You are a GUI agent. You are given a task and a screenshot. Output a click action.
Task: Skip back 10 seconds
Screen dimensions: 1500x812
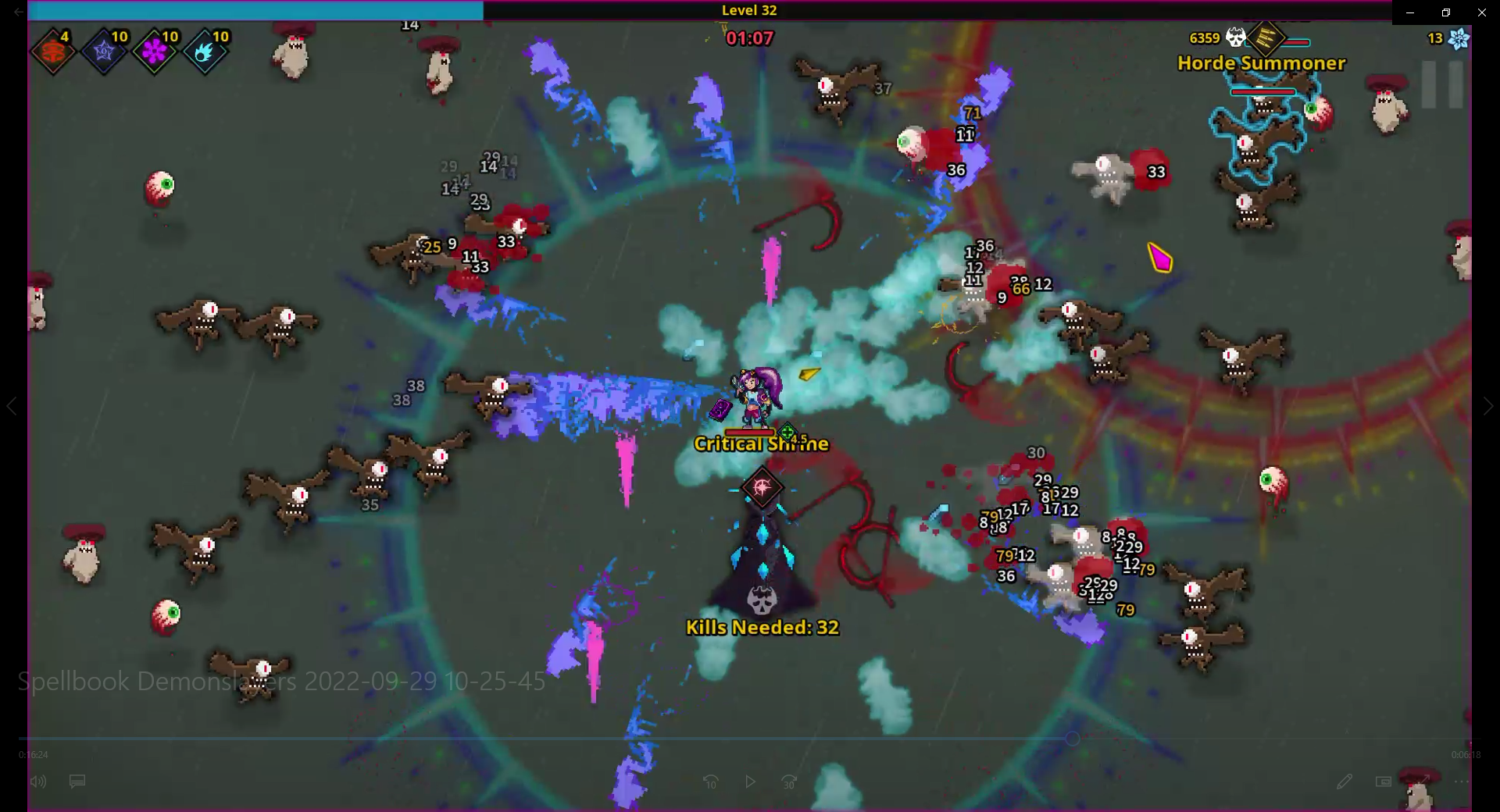point(711,782)
